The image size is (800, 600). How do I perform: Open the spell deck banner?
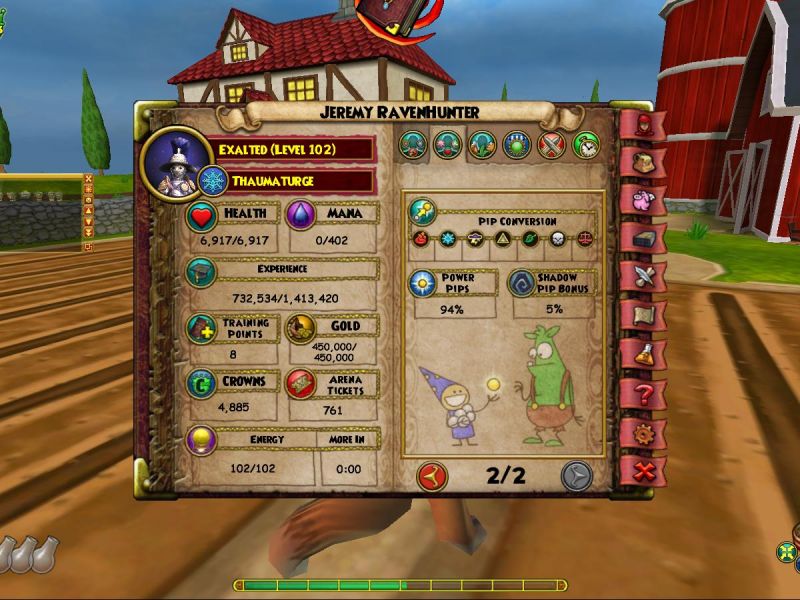(644, 237)
